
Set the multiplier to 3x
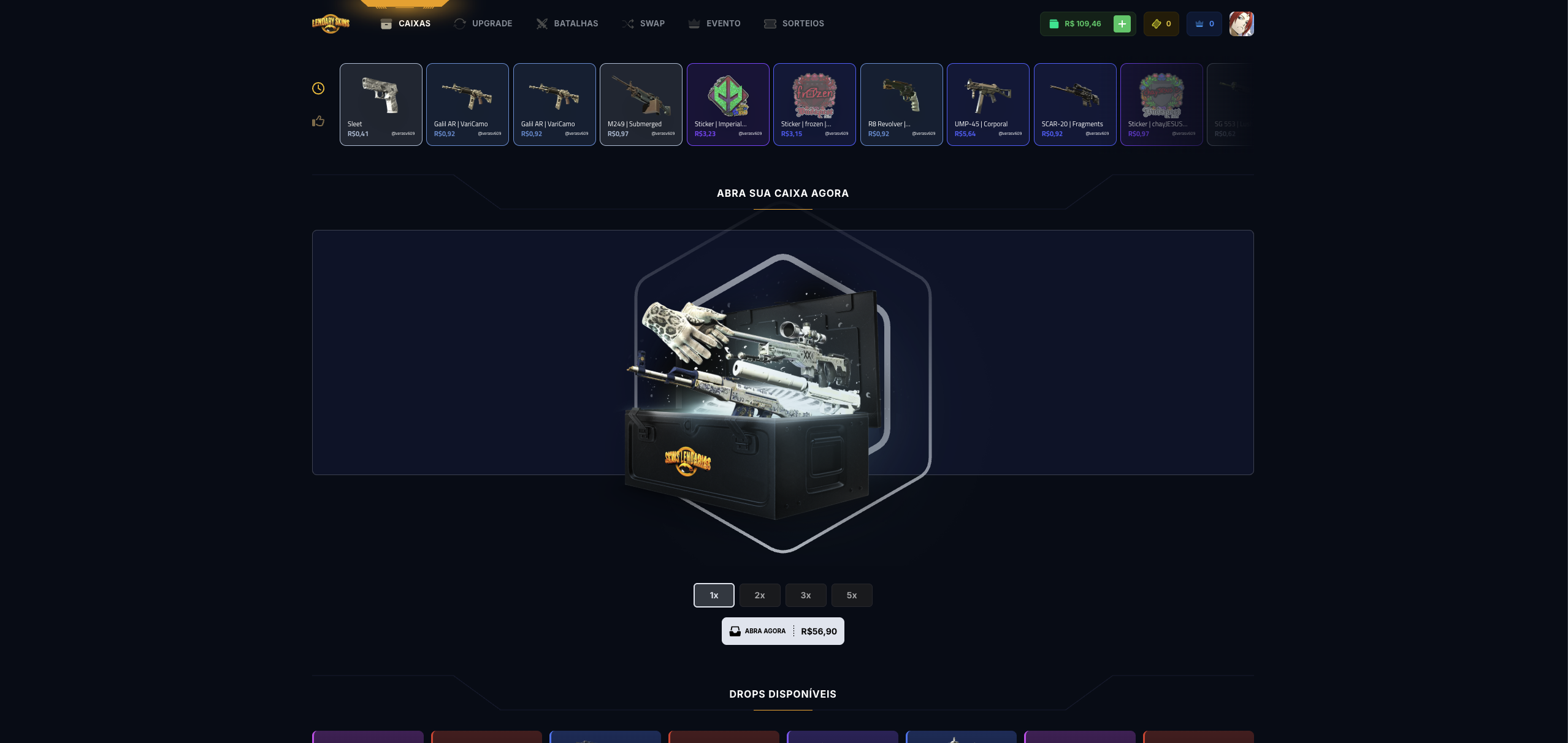tap(806, 595)
